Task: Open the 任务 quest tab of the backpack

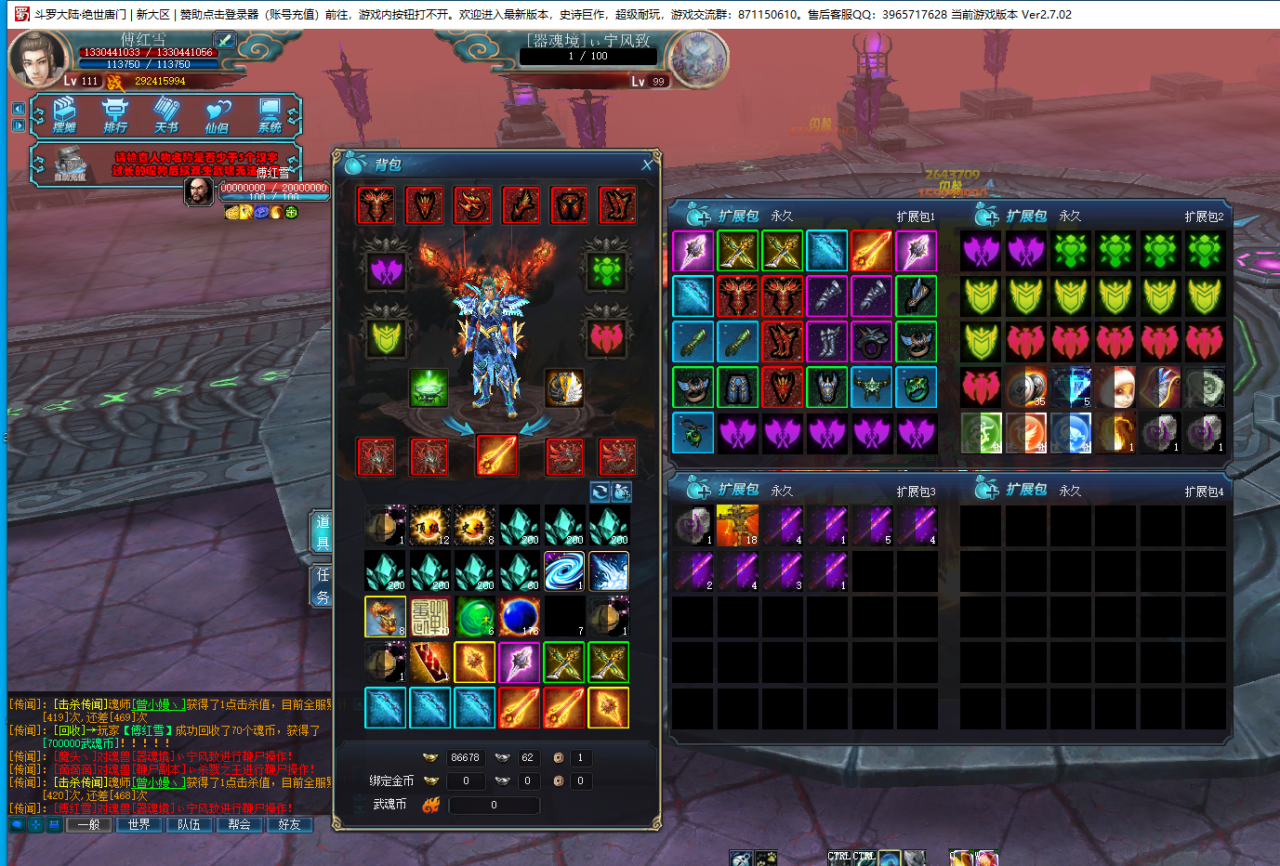Action: pos(323,584)
